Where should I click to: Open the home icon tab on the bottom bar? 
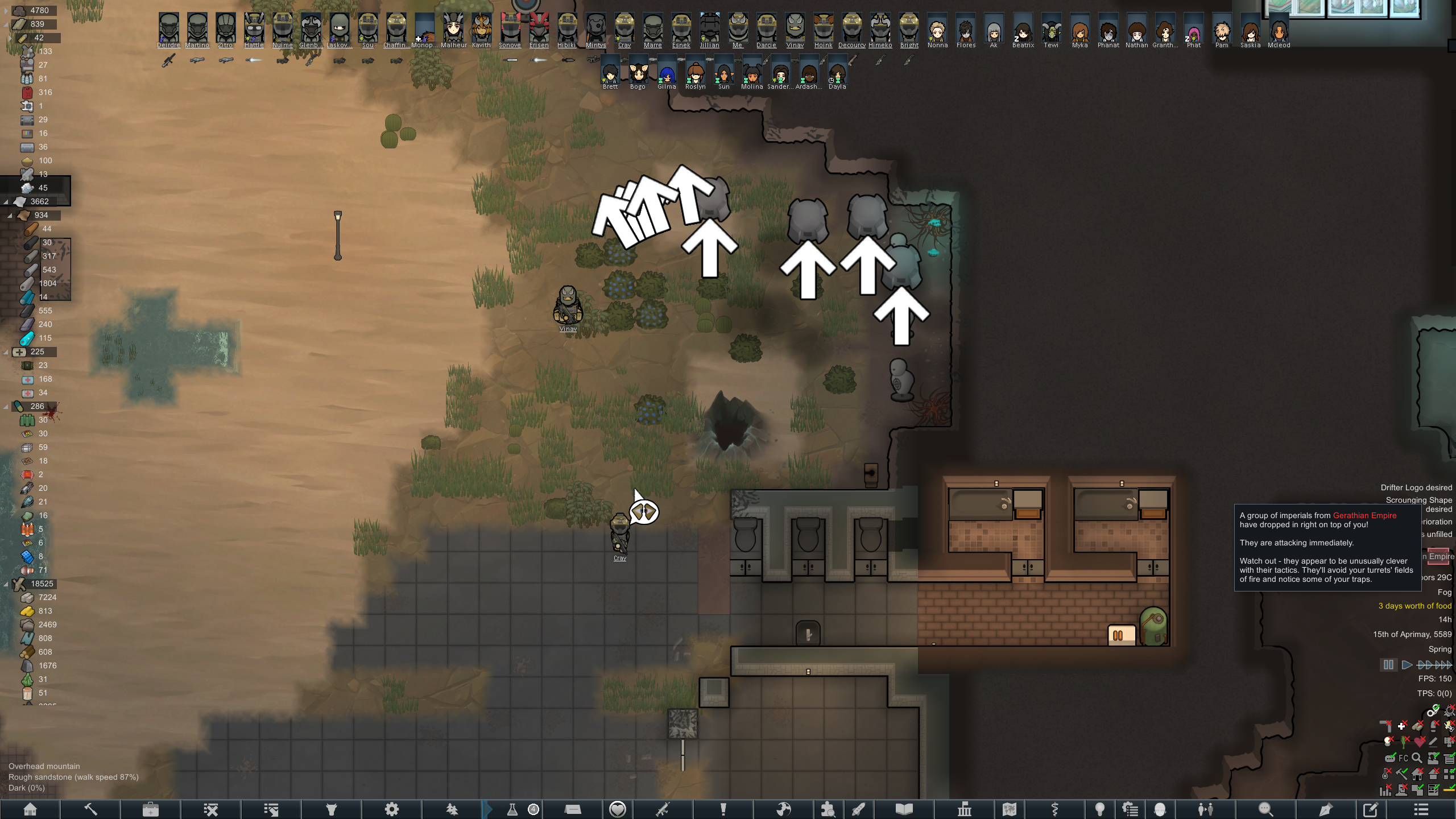[x=30, y=809]
